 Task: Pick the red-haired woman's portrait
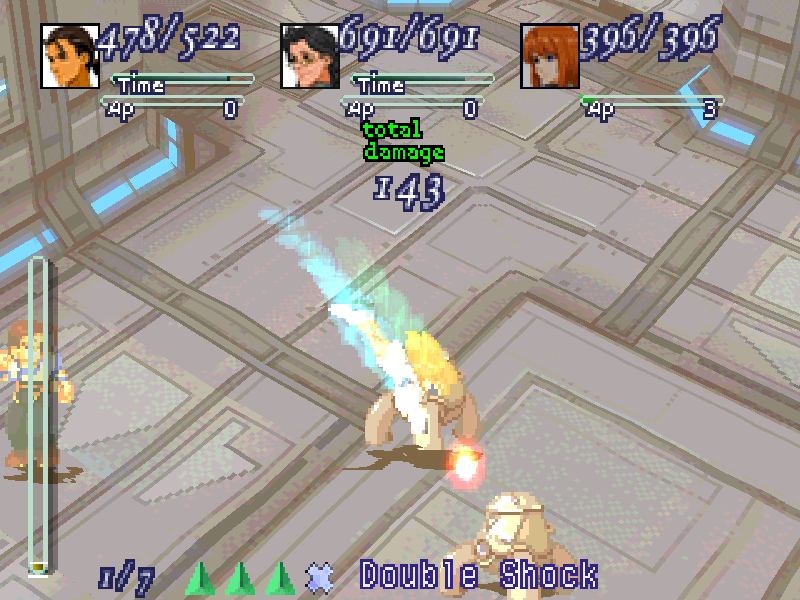coord(549,56)
